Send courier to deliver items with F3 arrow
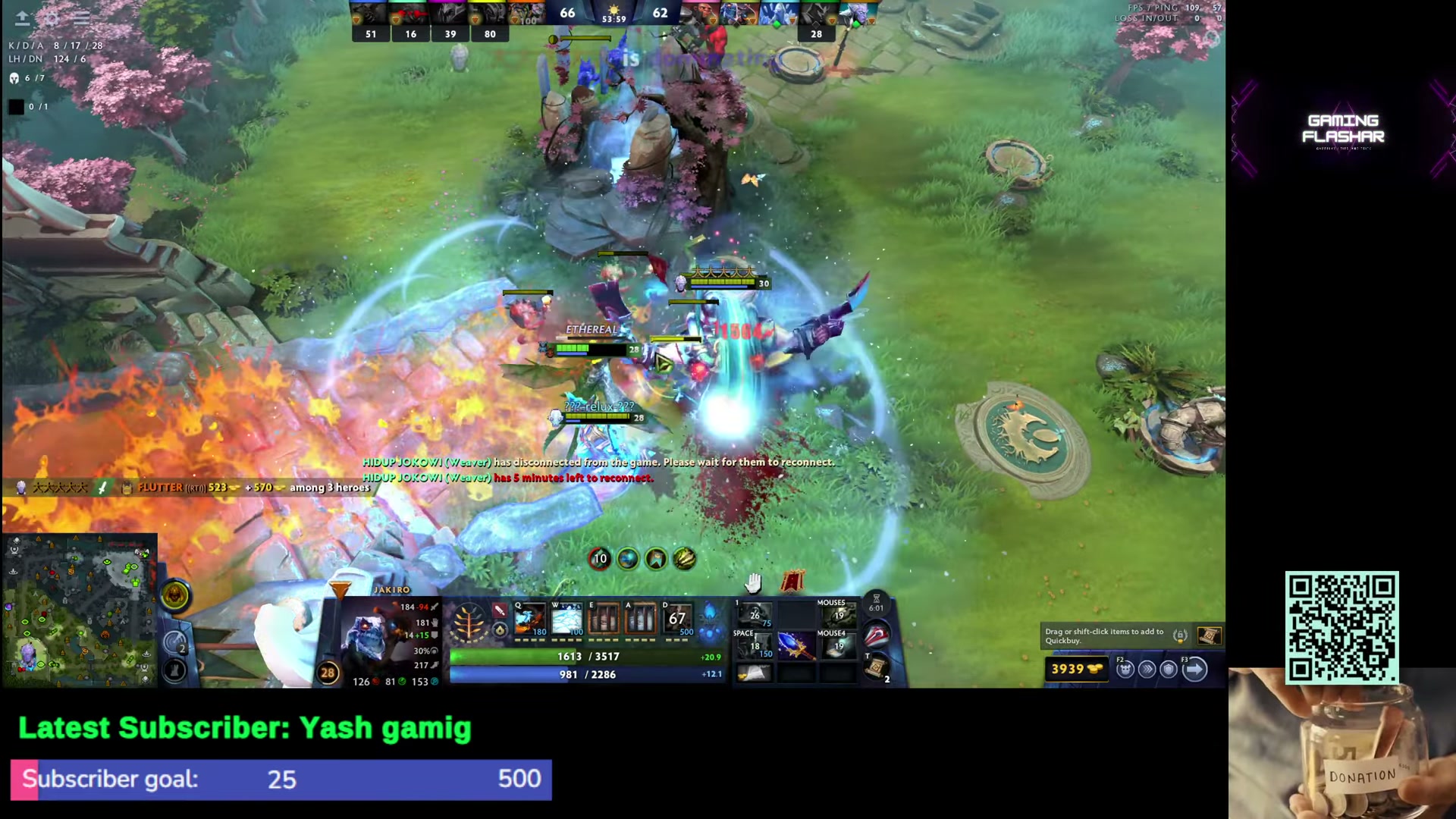The image size is (1456, 819). [1196, 669]
